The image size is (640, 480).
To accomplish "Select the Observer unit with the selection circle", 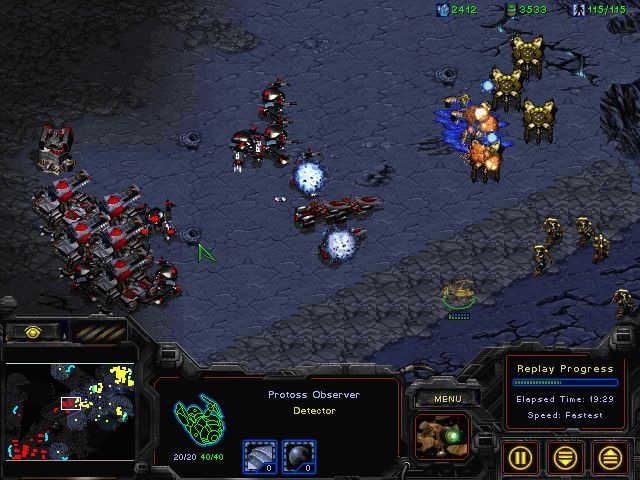I will pyautogui.click(x=459, y=294).
